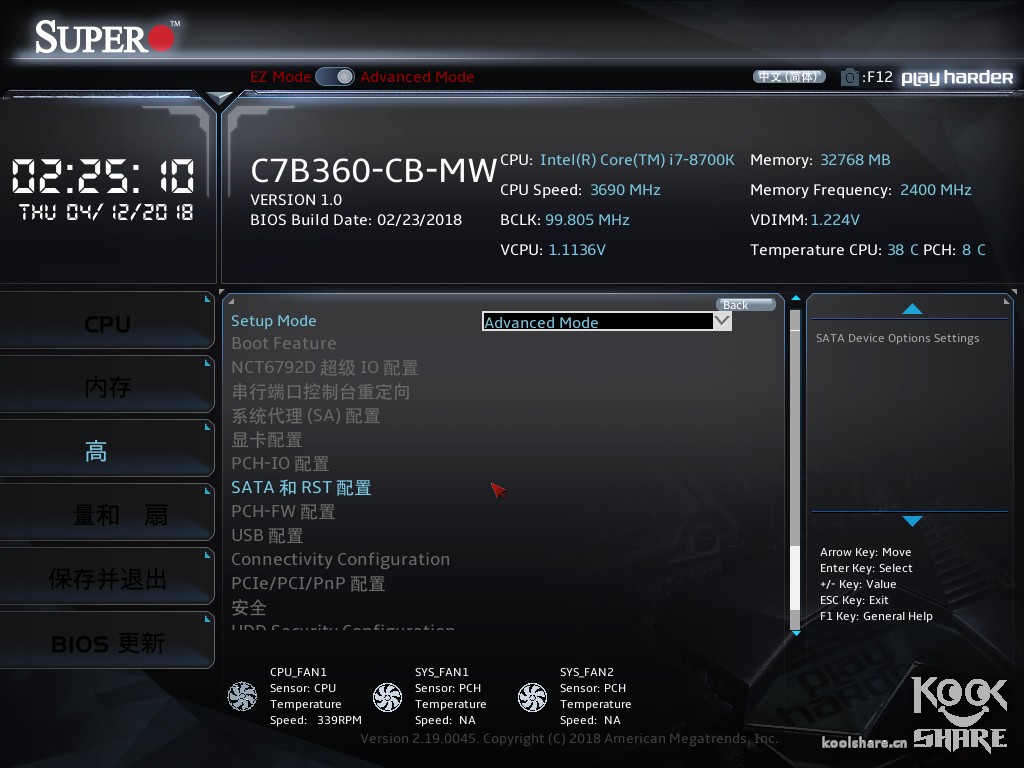
Task: Click the camera screenshot icon
Action: [850, 77]
